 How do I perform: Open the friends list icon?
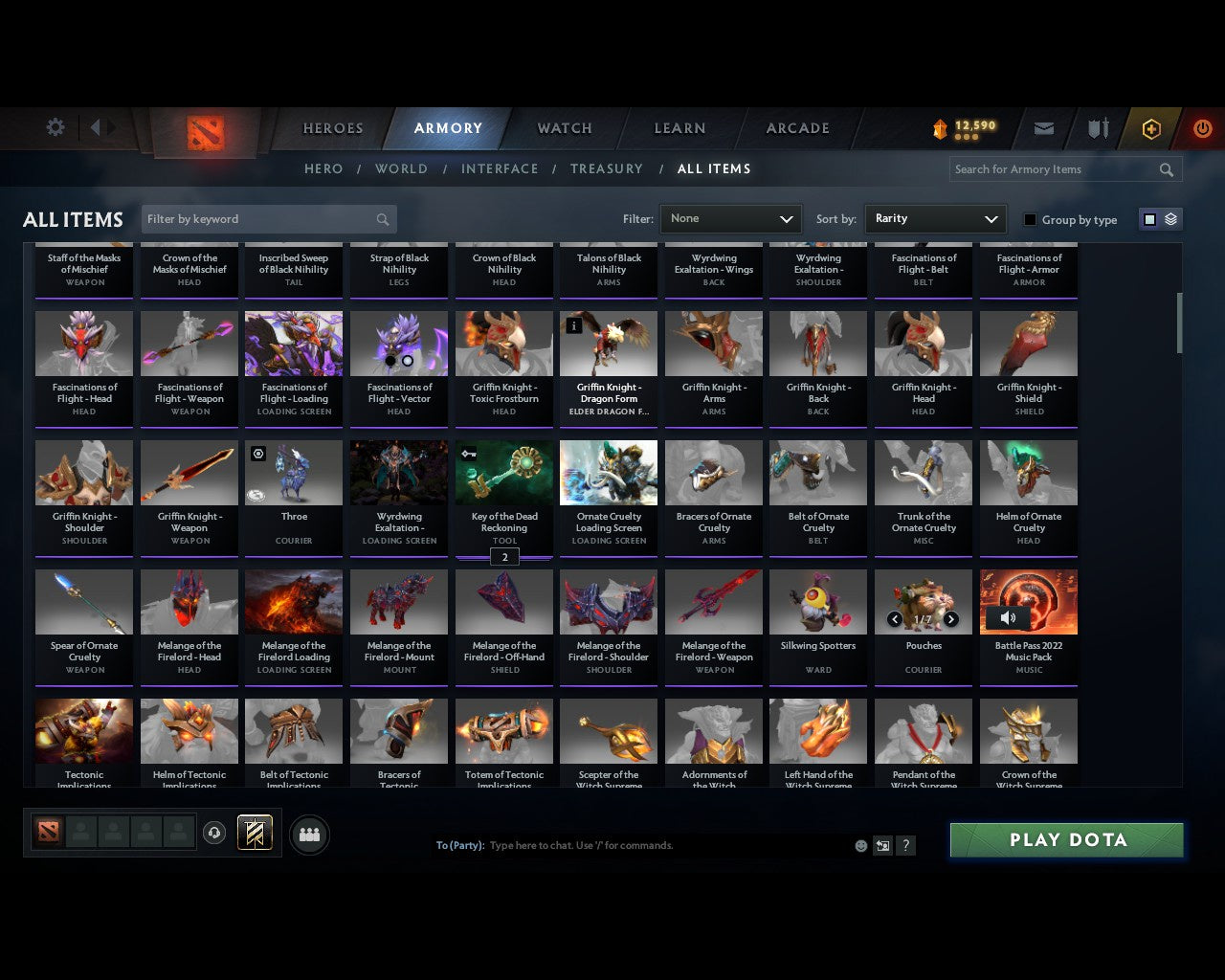tap(308, 833)
